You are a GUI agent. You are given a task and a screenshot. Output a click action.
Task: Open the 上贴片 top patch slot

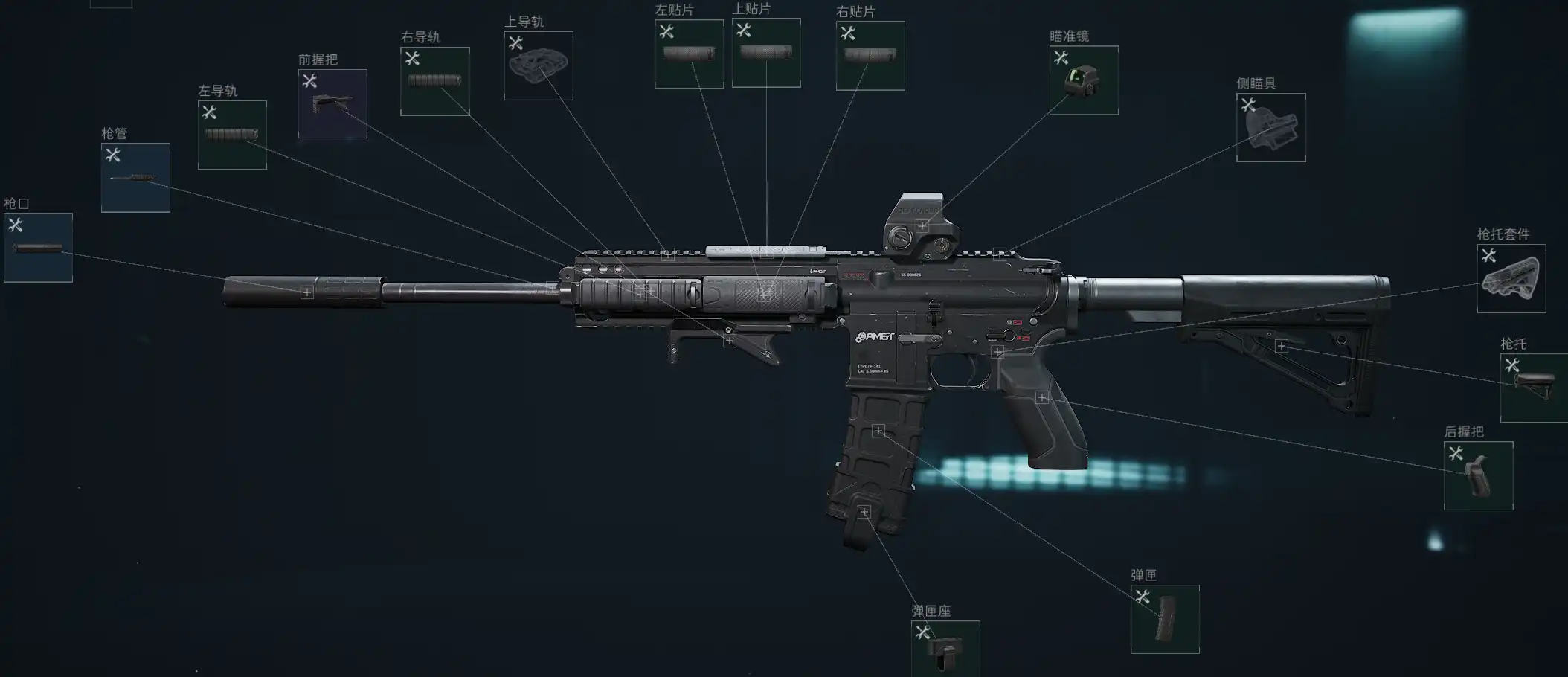pos(766,53)
